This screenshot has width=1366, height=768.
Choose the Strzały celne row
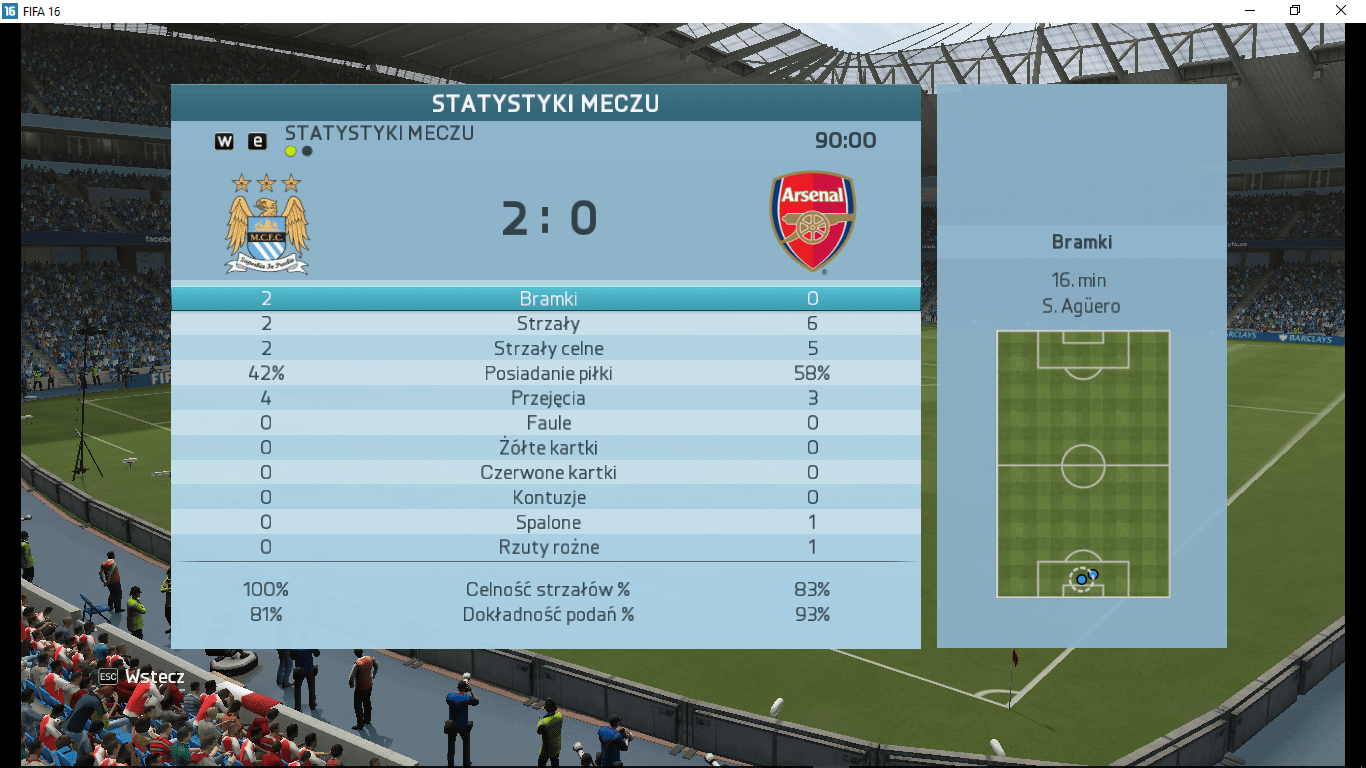547,349
